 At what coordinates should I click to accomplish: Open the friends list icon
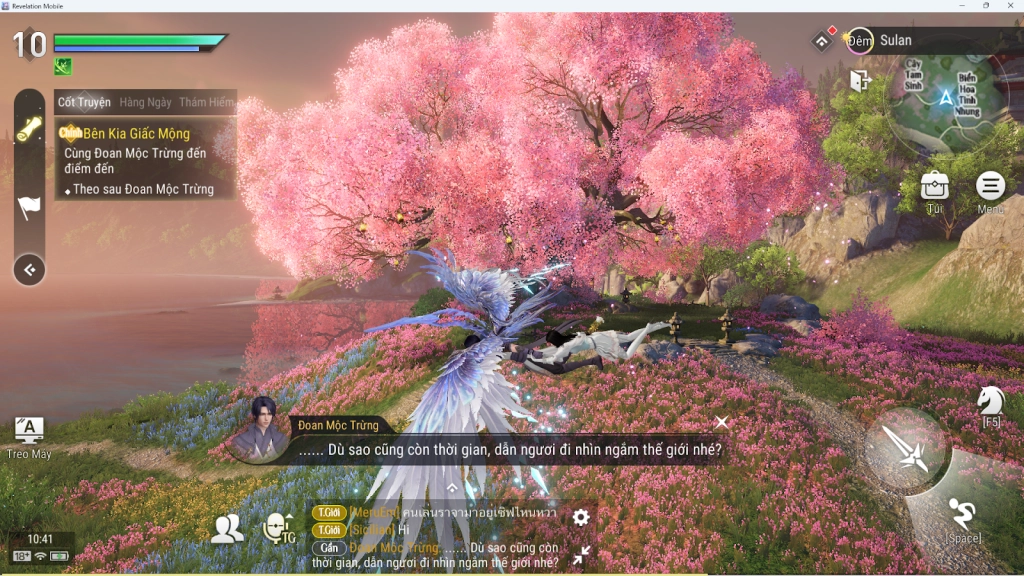pyautogui.click(x=227, y=529)
